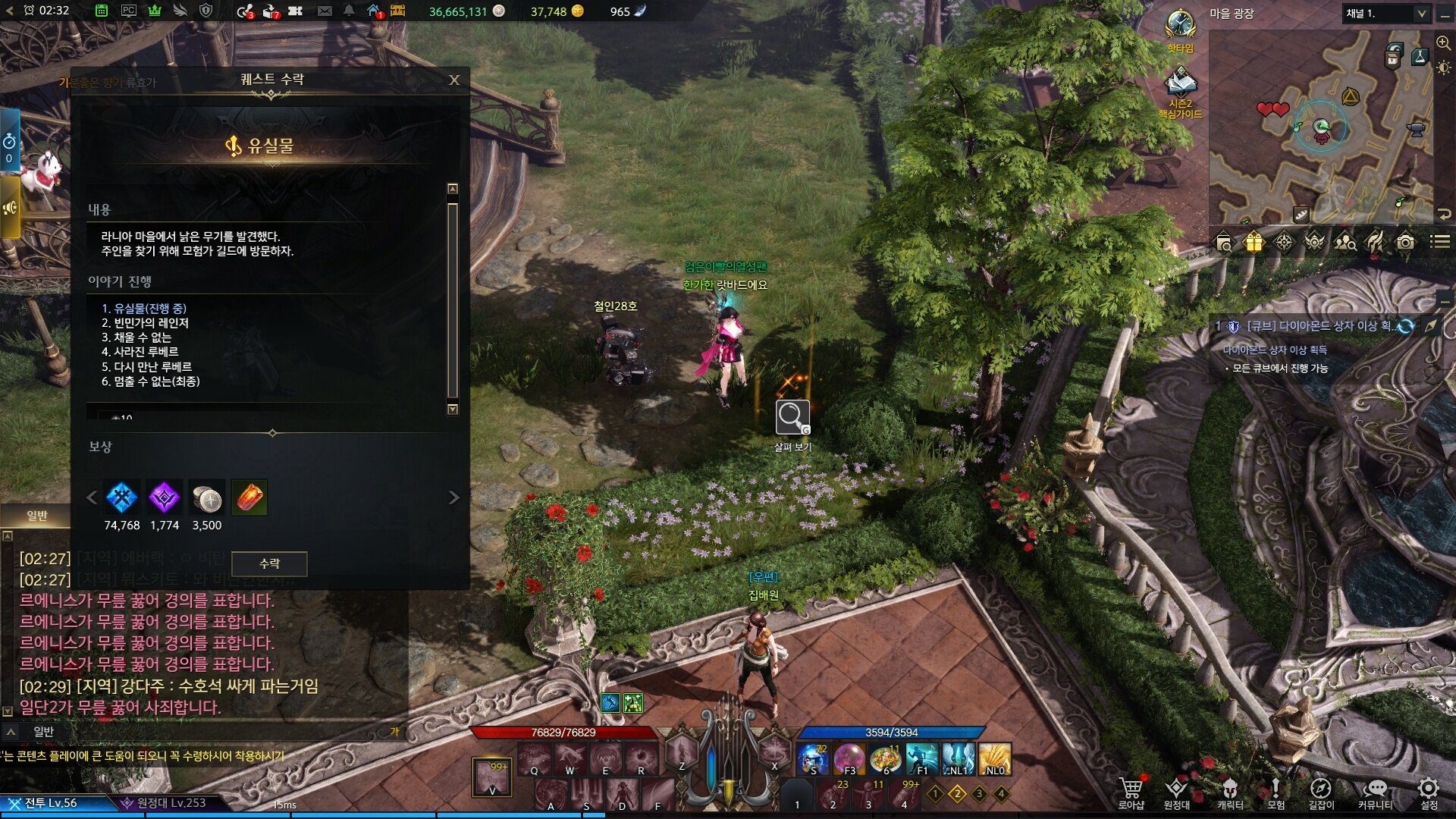Select the 다이아몬드 상자 quest tracker entry
Viewport: 1456px width, 819px height.
[x=1318, y=326]
